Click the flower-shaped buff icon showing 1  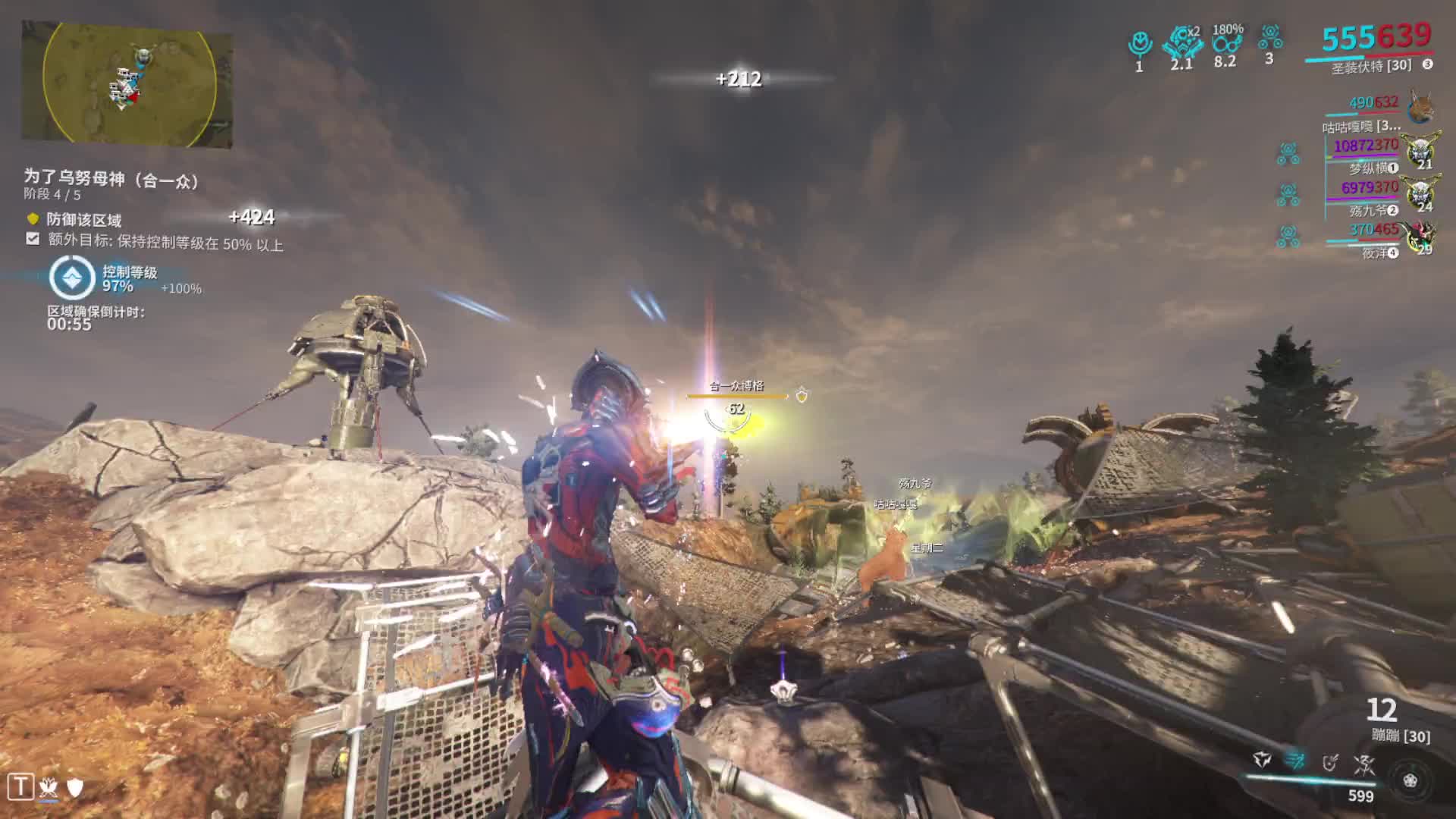pyautogui.click(x=1139, y=44)
